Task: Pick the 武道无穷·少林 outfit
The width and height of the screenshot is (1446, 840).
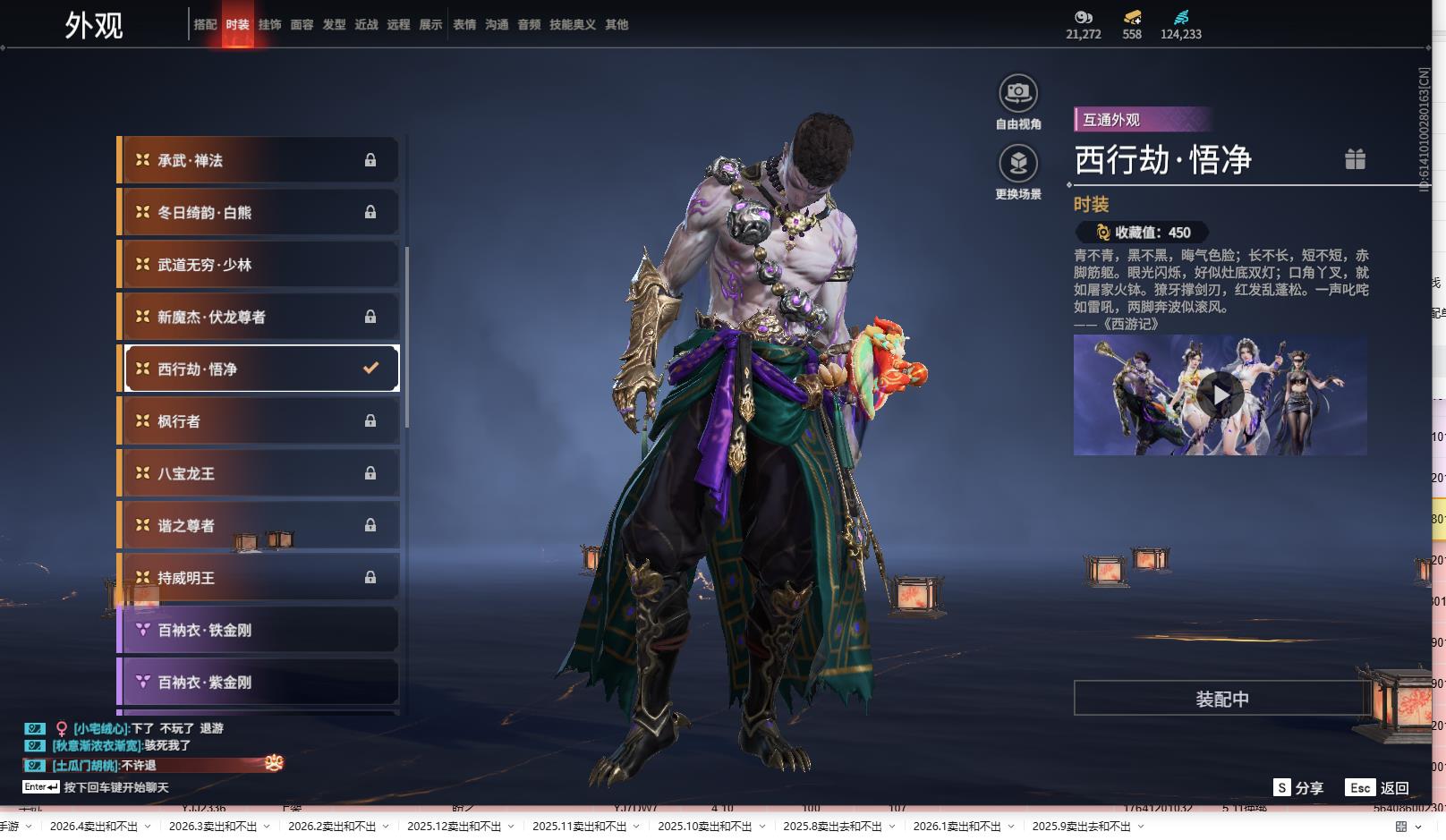Action: [x=259, y=265]
